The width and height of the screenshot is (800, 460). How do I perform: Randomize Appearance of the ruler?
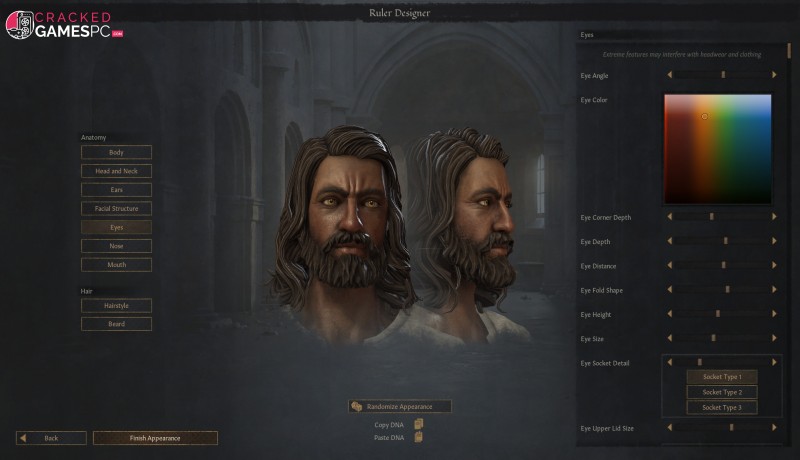pyautogui.click(x=400, y=406)
